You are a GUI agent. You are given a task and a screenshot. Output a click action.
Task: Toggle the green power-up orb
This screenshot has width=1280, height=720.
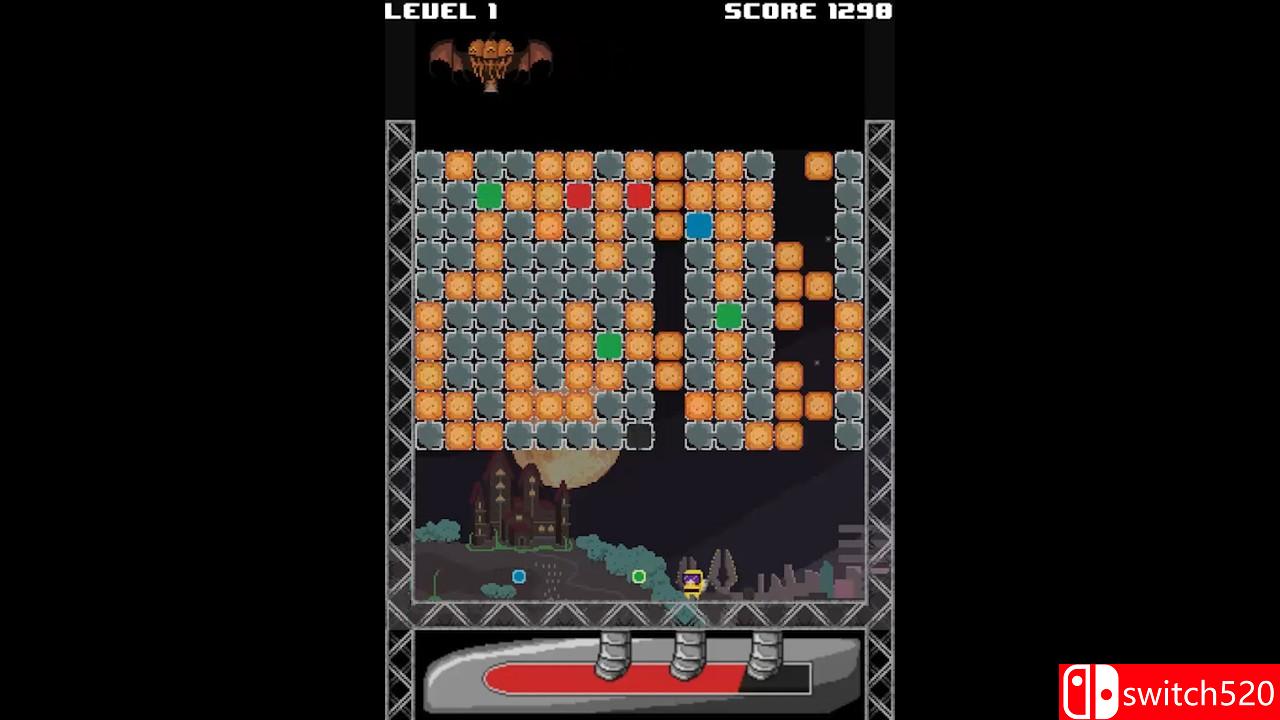639,574
